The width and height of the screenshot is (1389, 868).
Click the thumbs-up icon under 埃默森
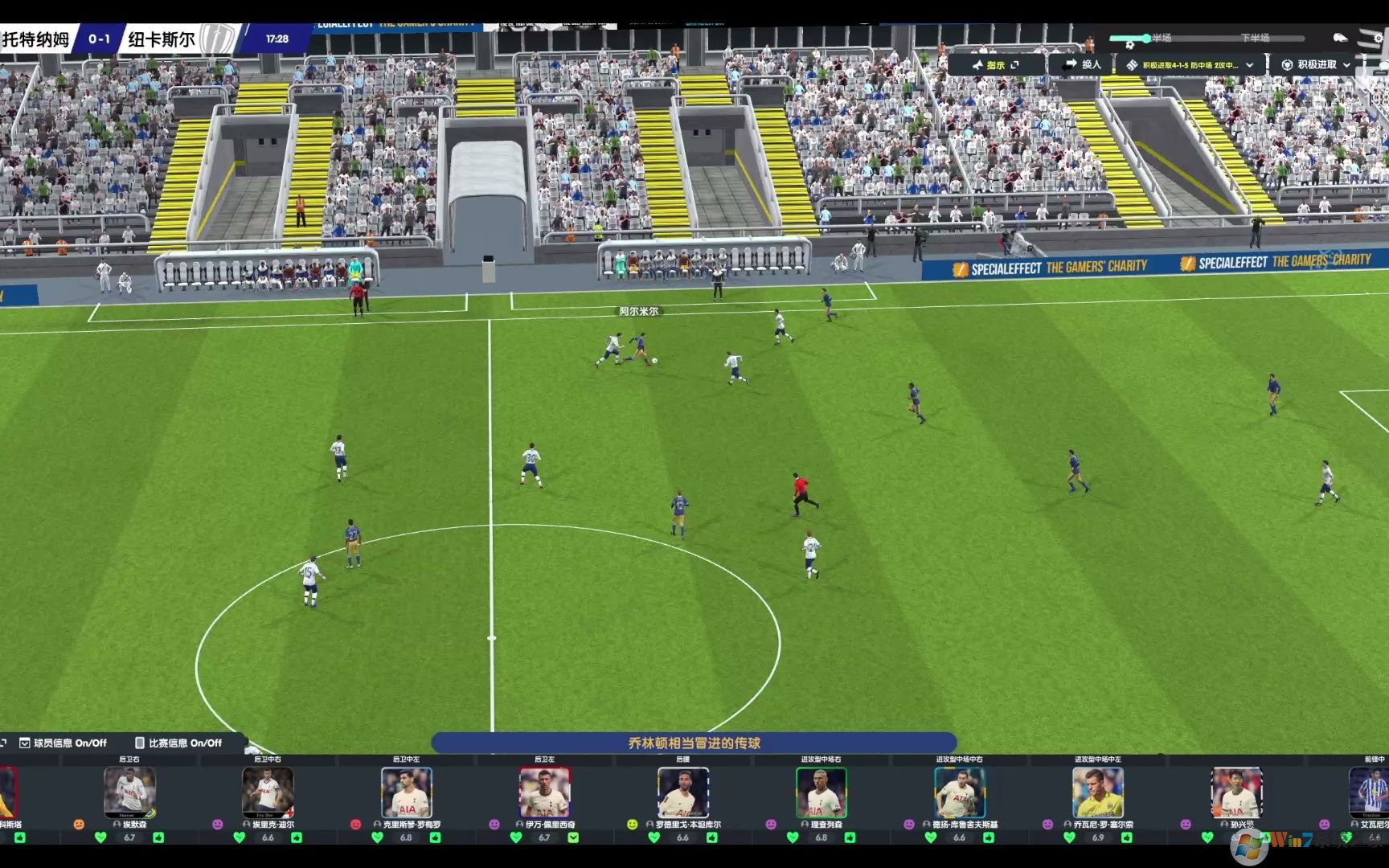(x=158, y=837)
